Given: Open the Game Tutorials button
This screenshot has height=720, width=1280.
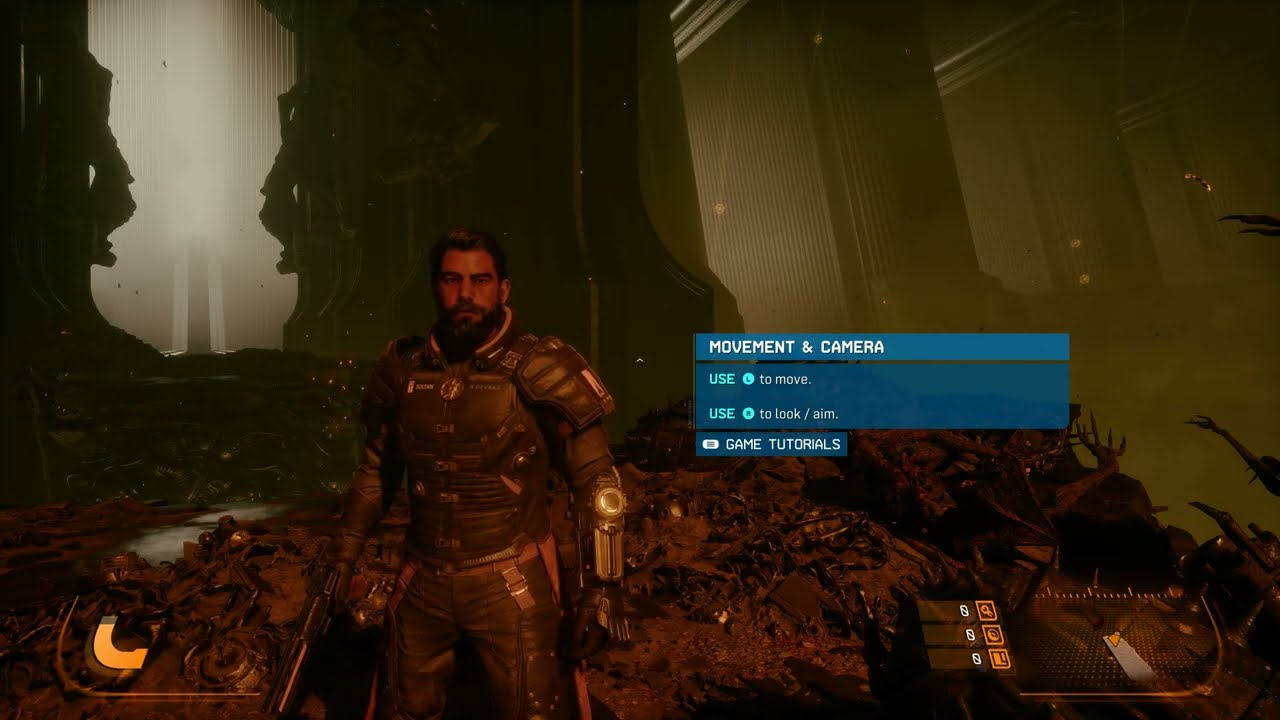Looking at the screenshot, I should click(x=771, y=444).
